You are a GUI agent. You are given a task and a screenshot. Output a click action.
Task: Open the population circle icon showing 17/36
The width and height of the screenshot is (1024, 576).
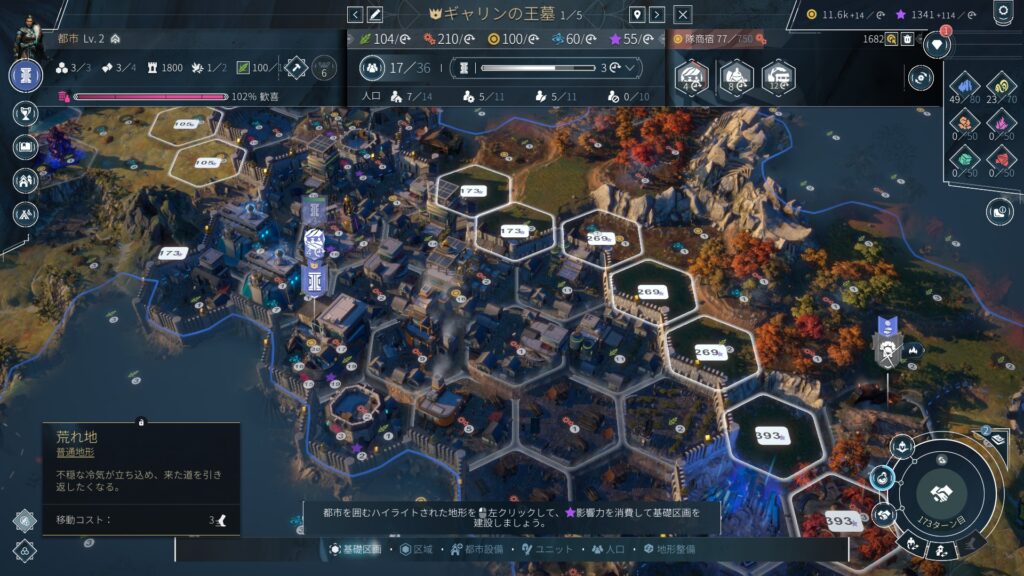click(373, 68)
